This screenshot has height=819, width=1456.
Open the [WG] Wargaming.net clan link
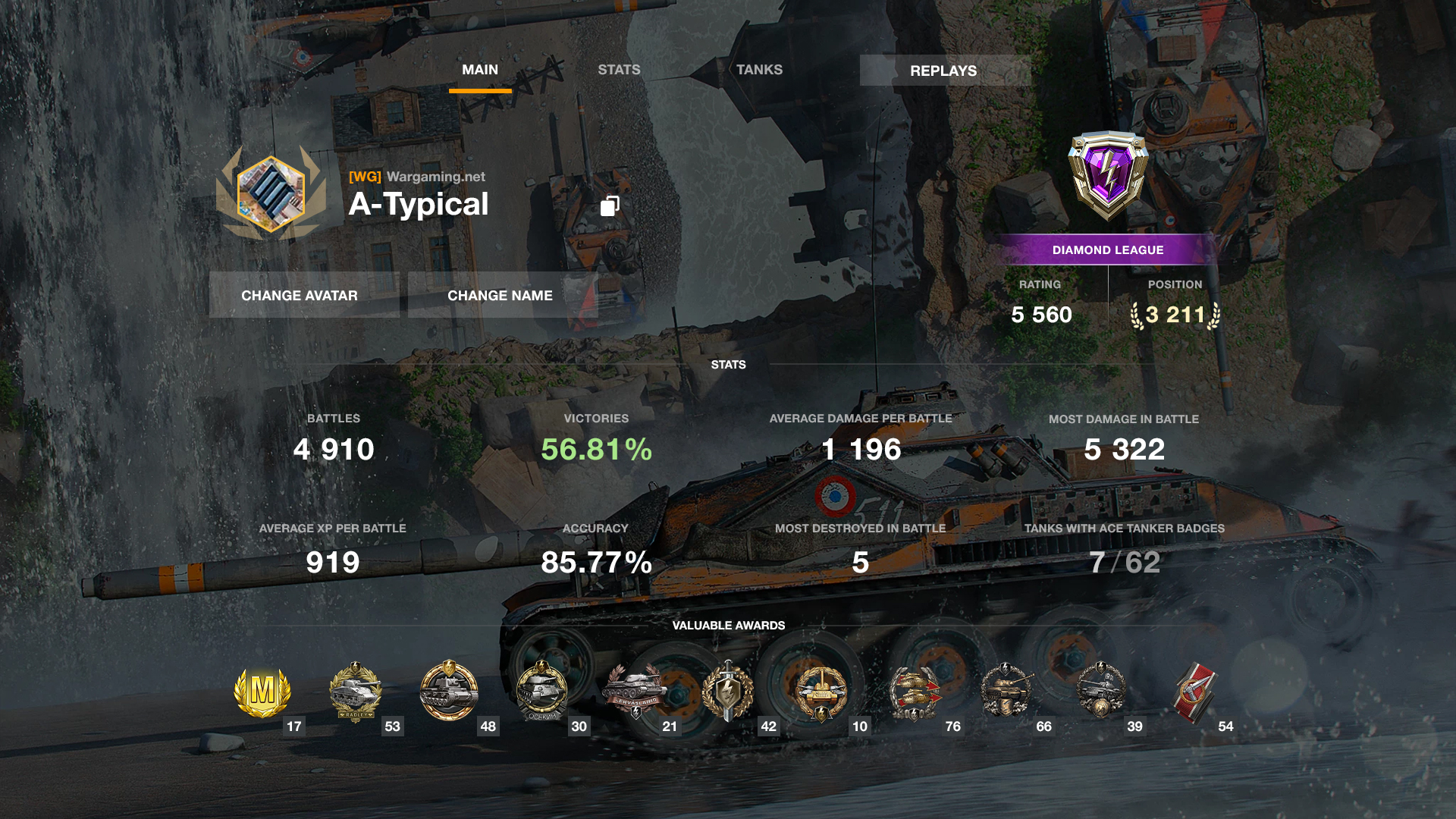pyautogui.click(x=417, y=177)
